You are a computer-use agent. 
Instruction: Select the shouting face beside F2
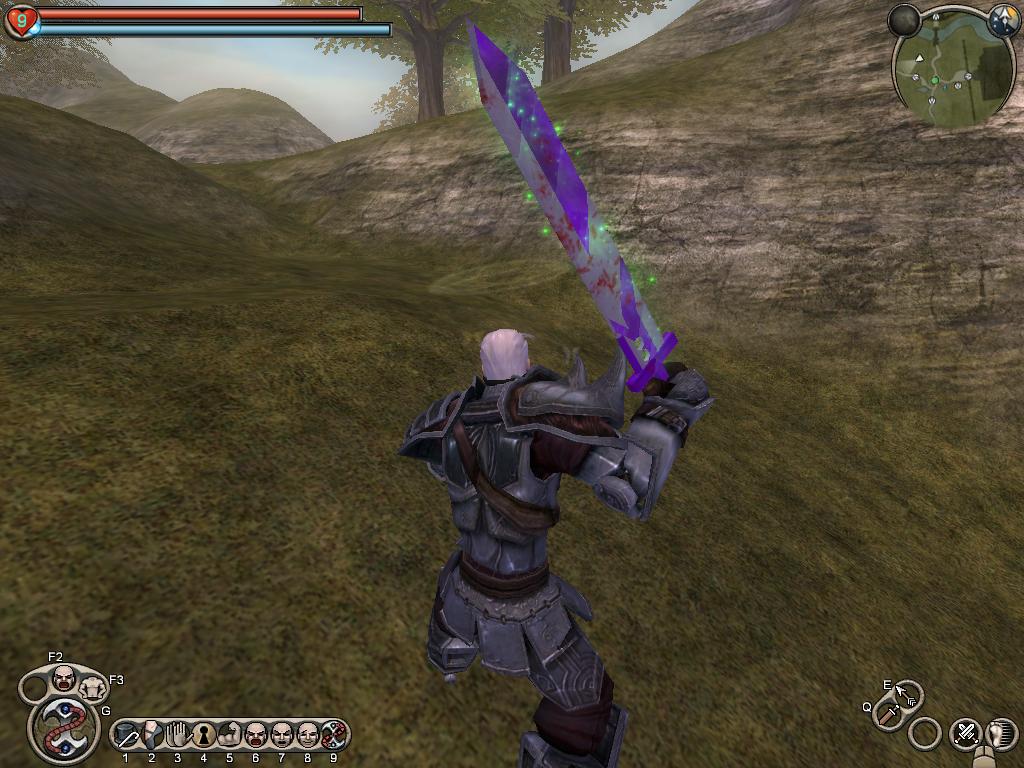coord(64,680)
